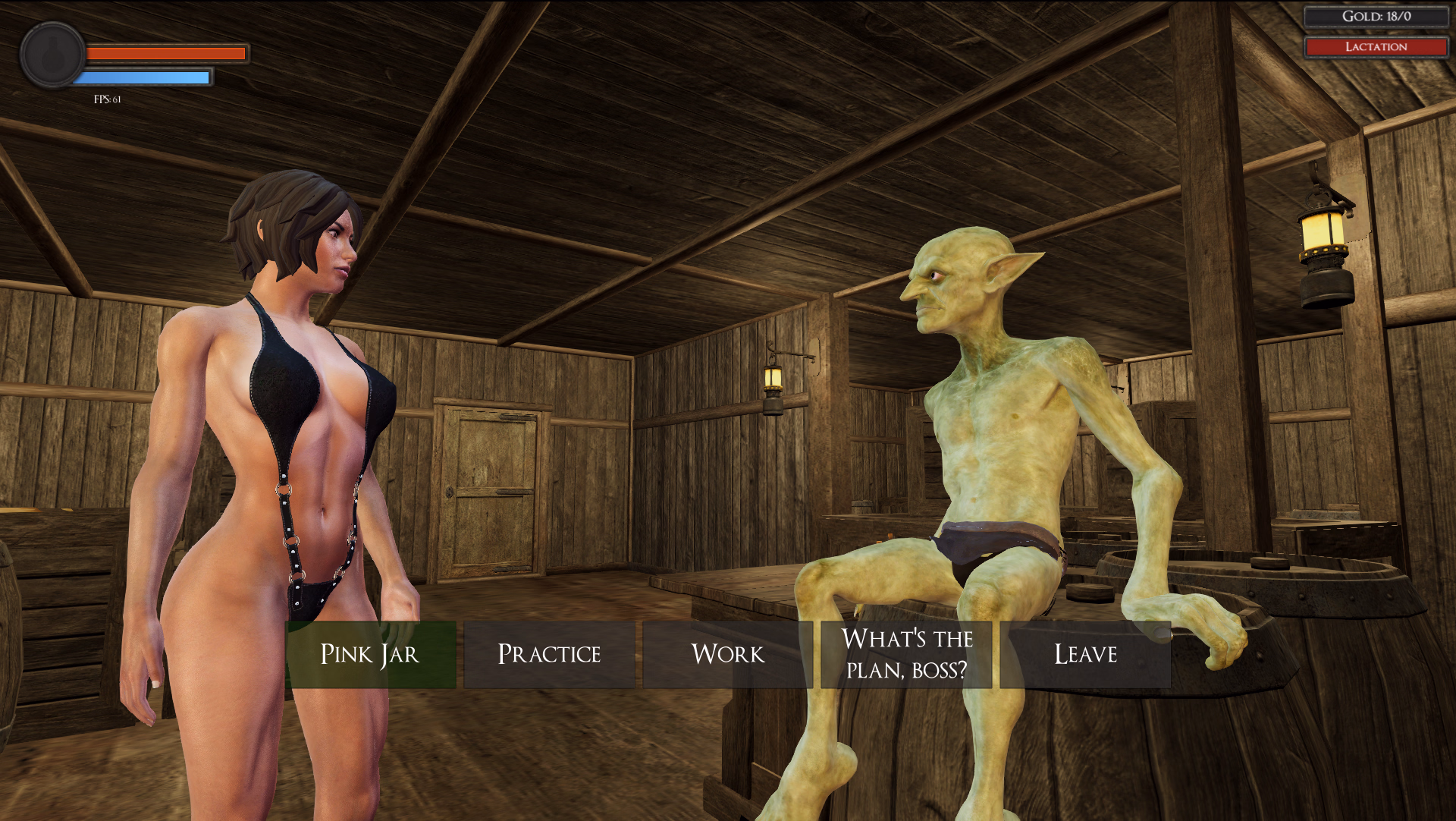The height and width of the screenshot is (821, 1456).
Task: Open the Gold: 18/0 counter display
Action: tap(1375, 17)
